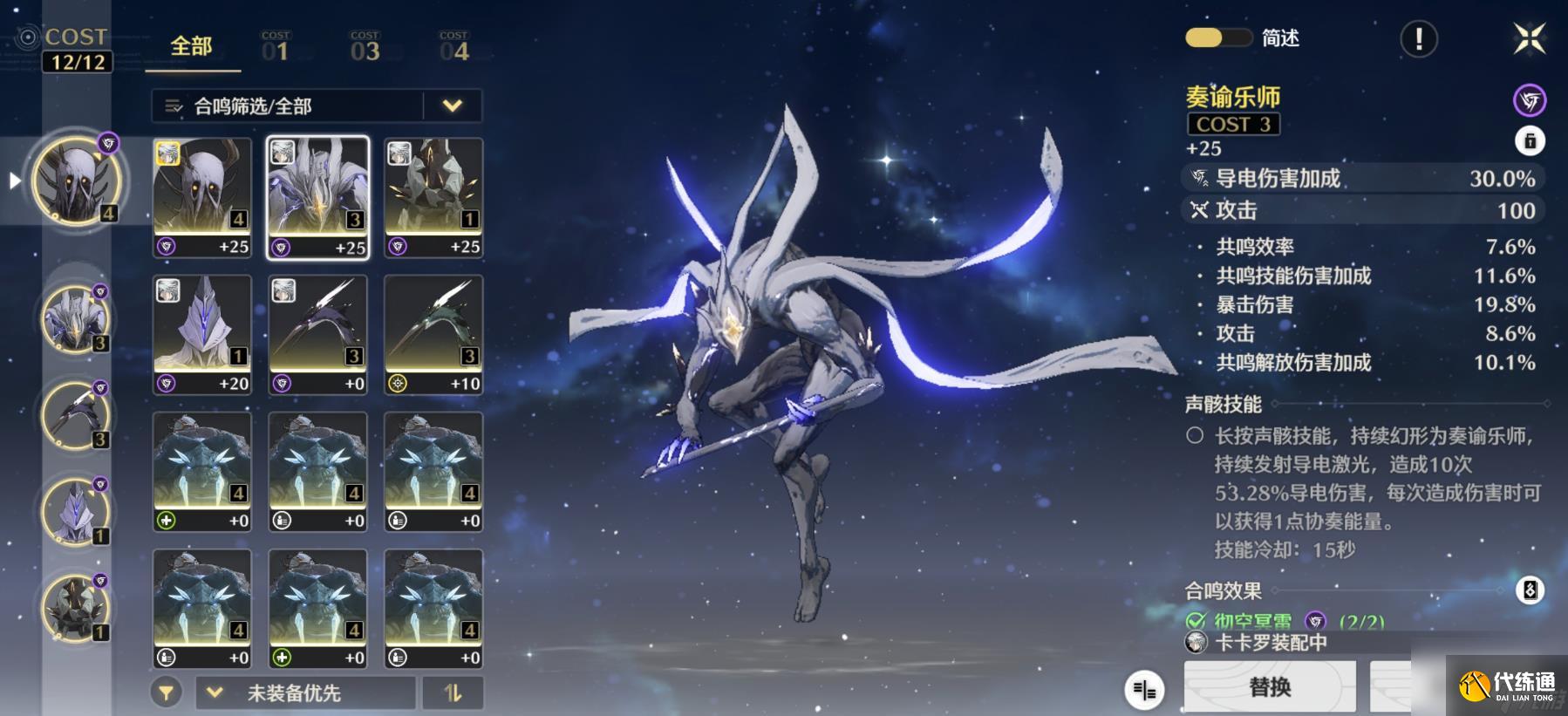Toggle the lock icon on 奏谕乐师
Viewport: 1568px width, 716px height.
pos(1529,140)
